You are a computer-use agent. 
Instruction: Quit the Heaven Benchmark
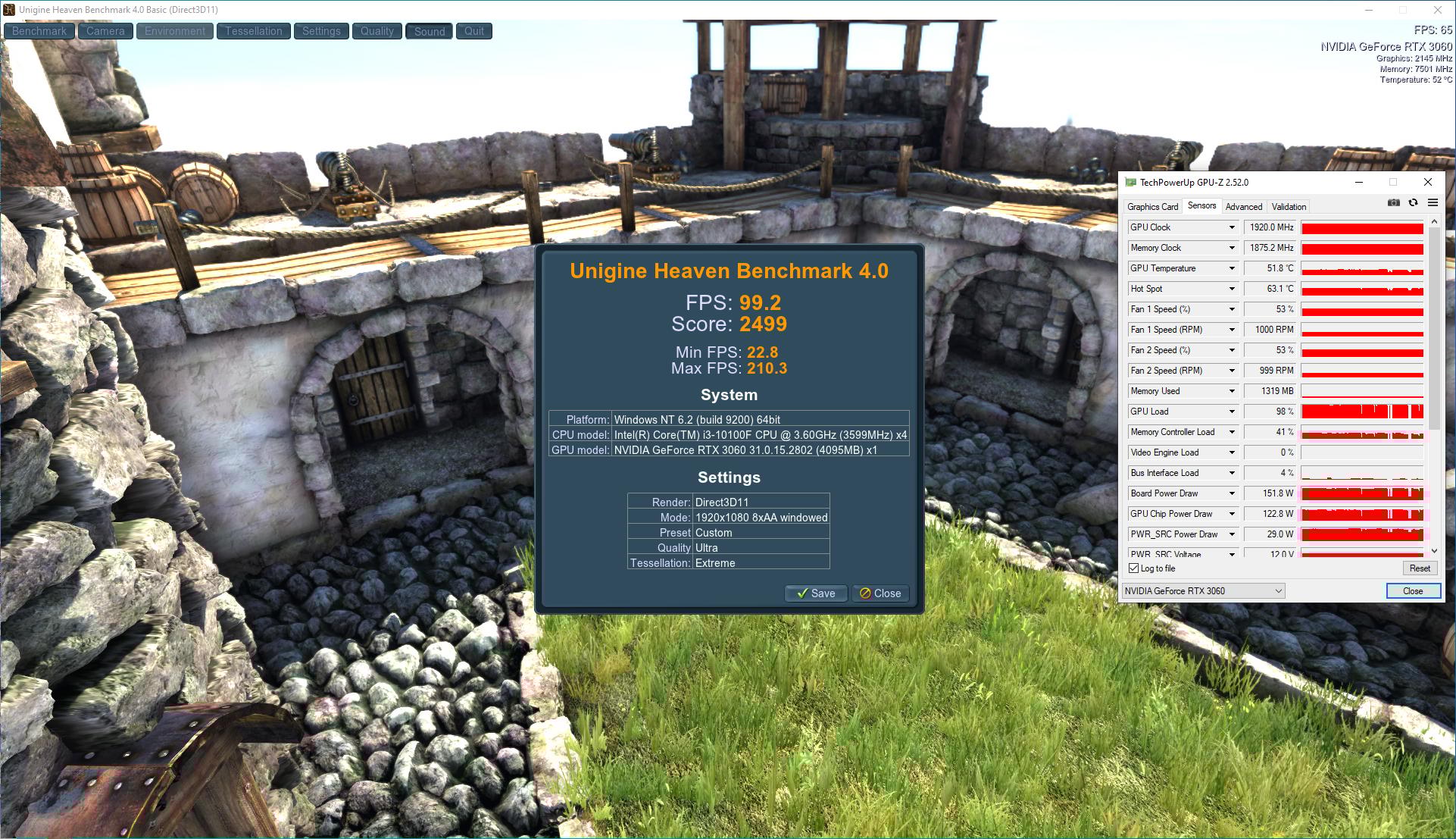click(474, 31)
